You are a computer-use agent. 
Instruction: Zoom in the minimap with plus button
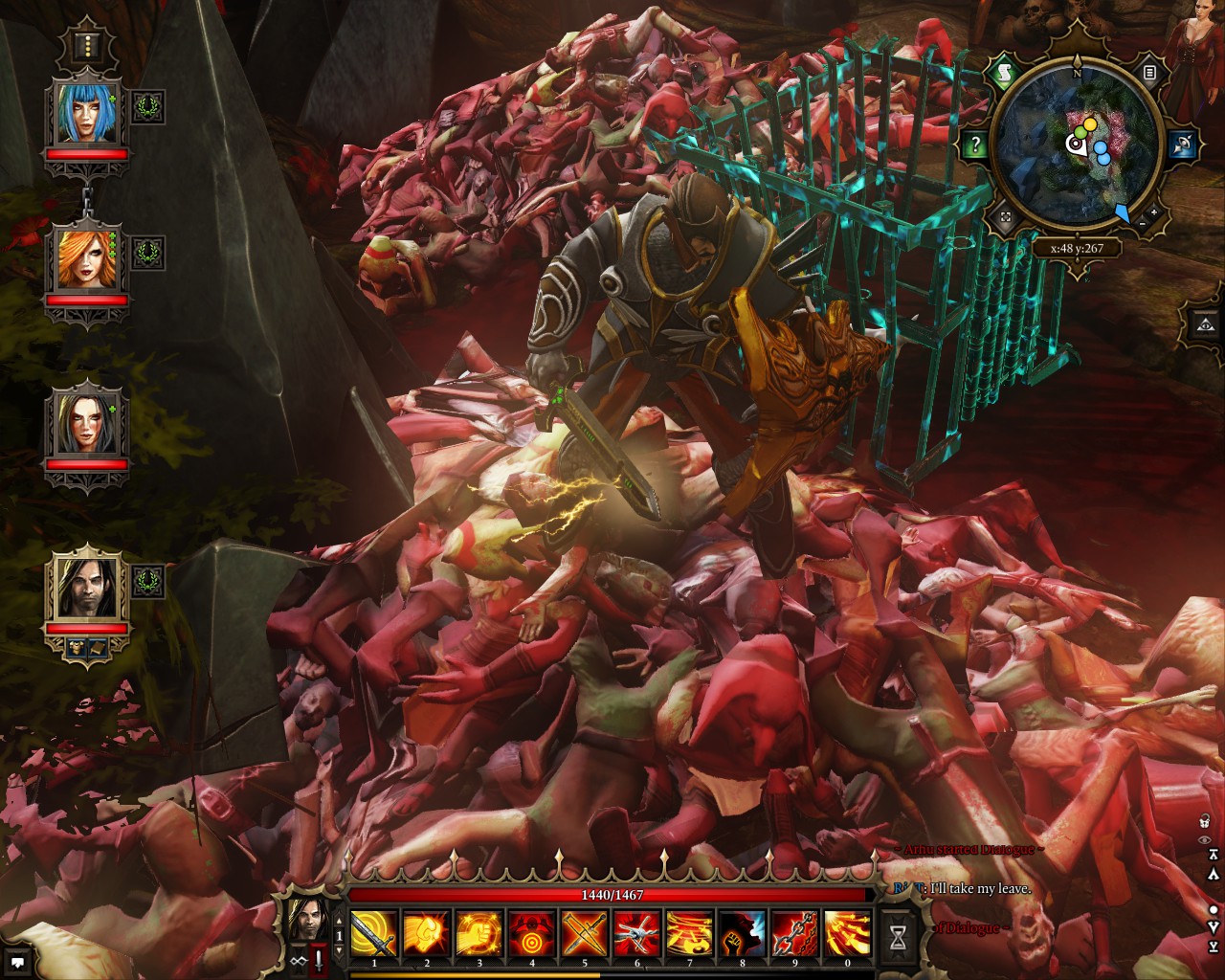tap(1154, 212)
